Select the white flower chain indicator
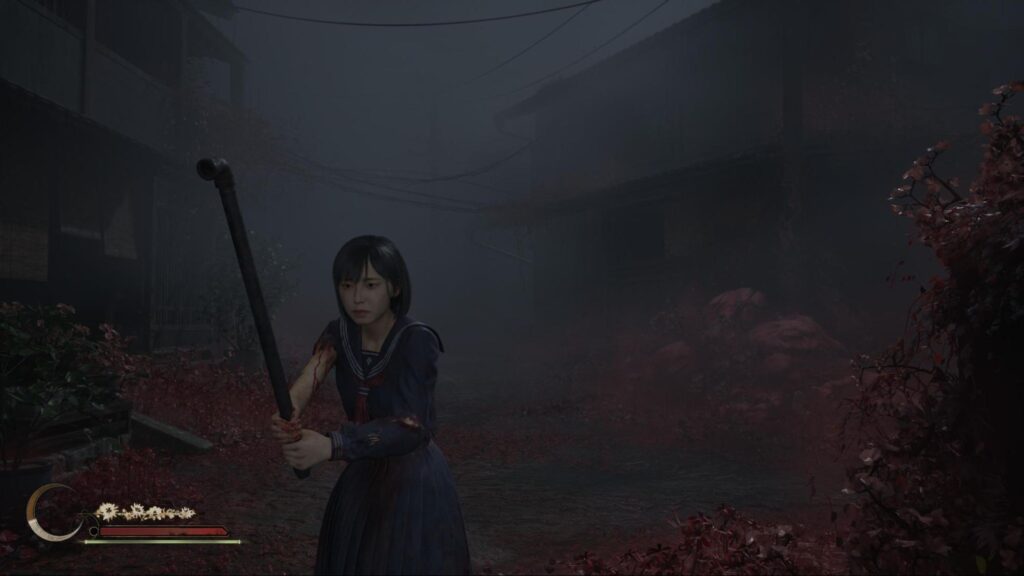The image size is (1024, 576). click(x=144, y=512)
